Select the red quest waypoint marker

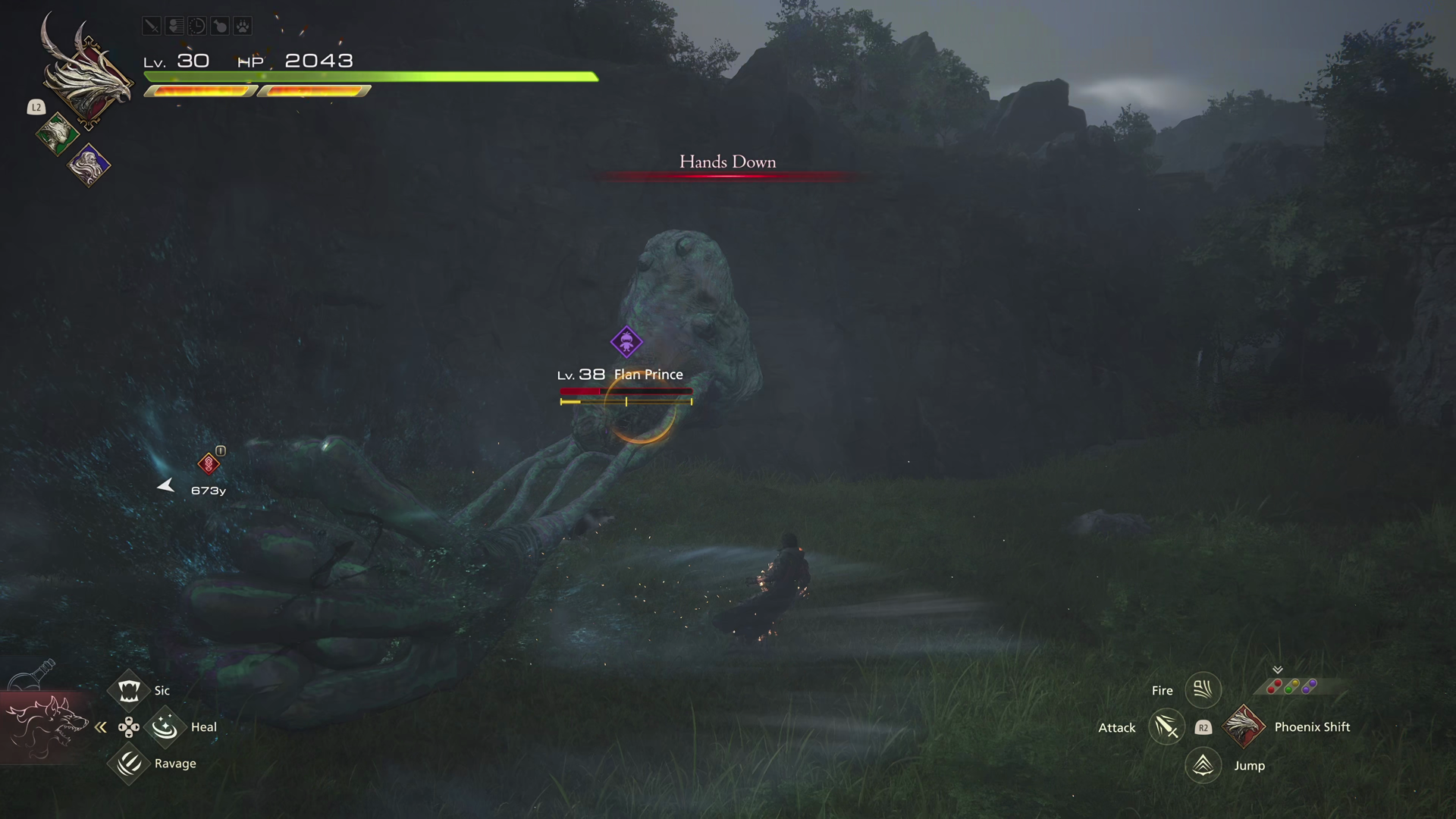209,463
